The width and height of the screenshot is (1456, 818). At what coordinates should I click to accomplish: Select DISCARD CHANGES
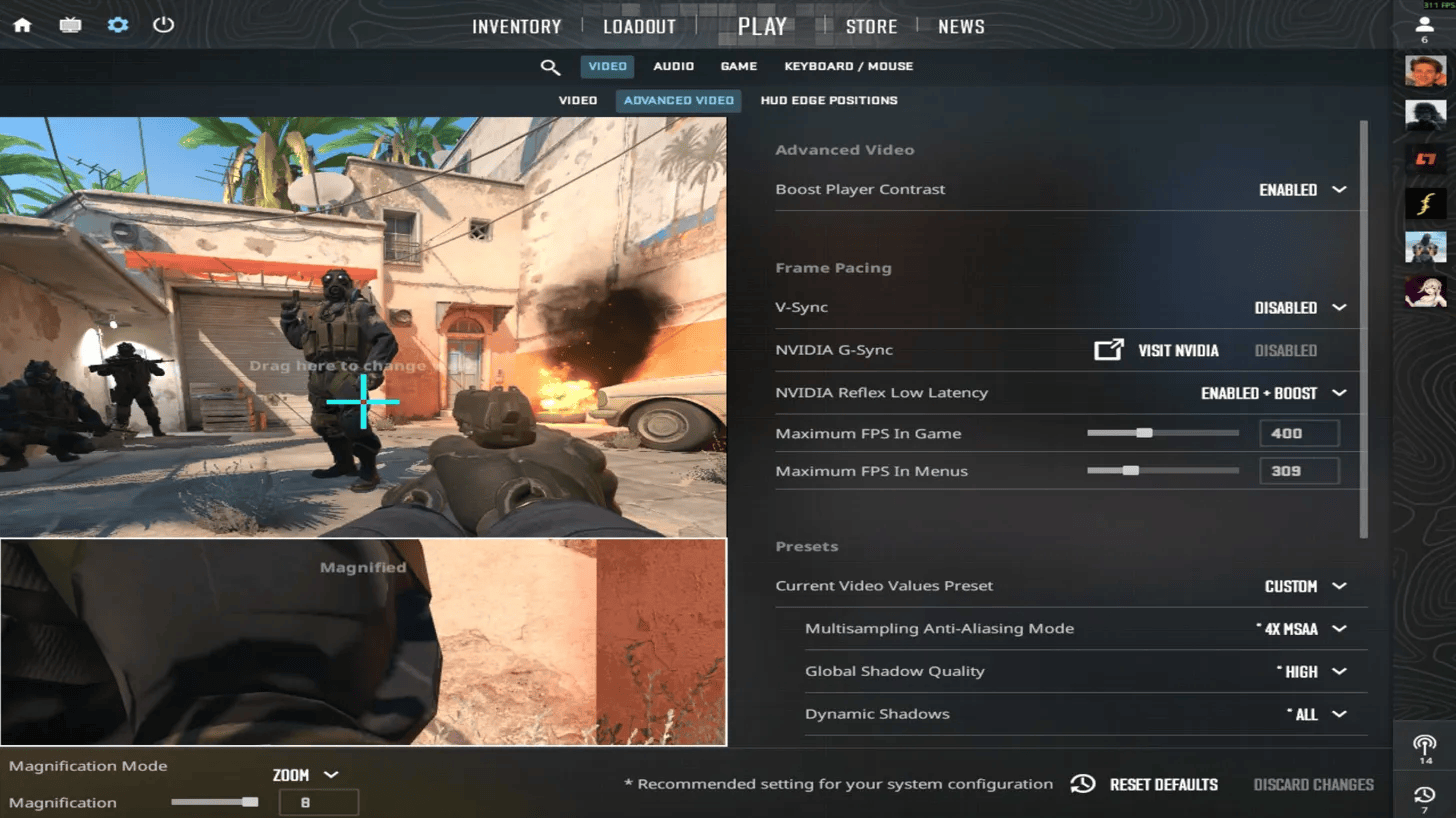(1313, 784)
